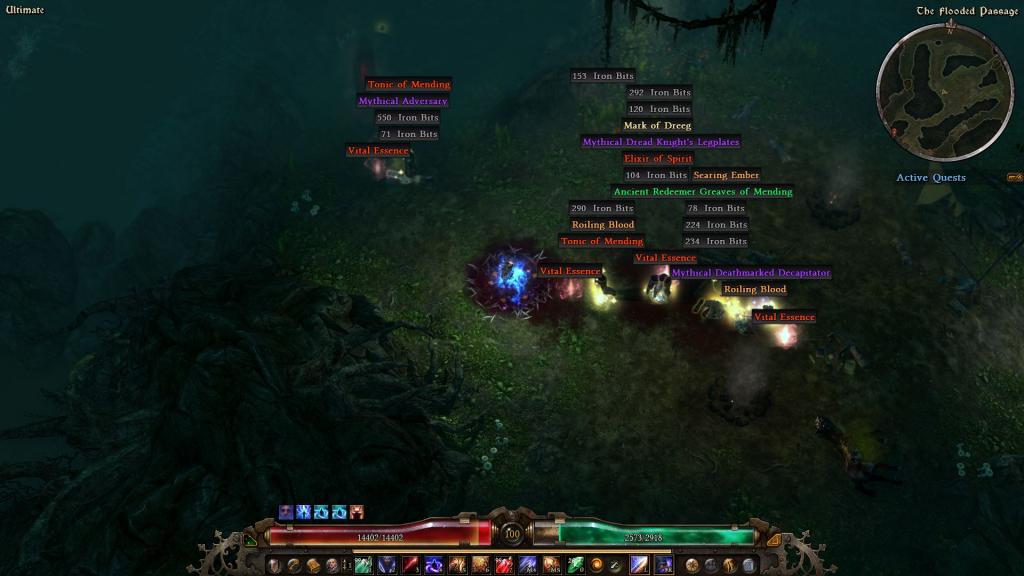
Task: Select the blue-white diagonal blade skill
Action: click(x=638, y=566)
